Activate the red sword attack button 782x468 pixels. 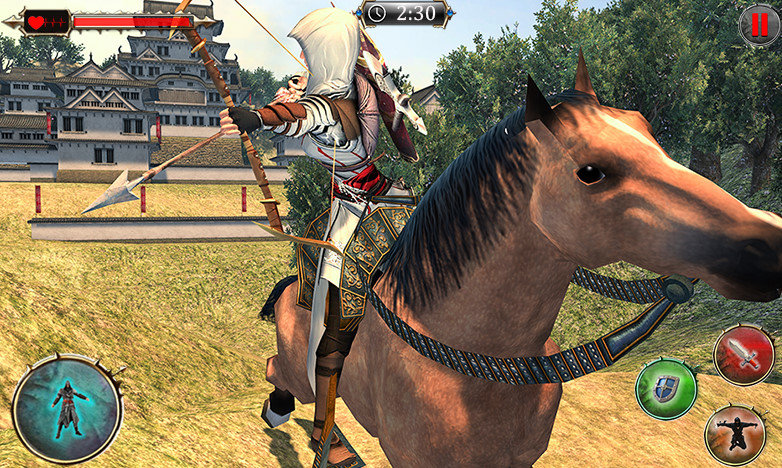pos(743,355)
